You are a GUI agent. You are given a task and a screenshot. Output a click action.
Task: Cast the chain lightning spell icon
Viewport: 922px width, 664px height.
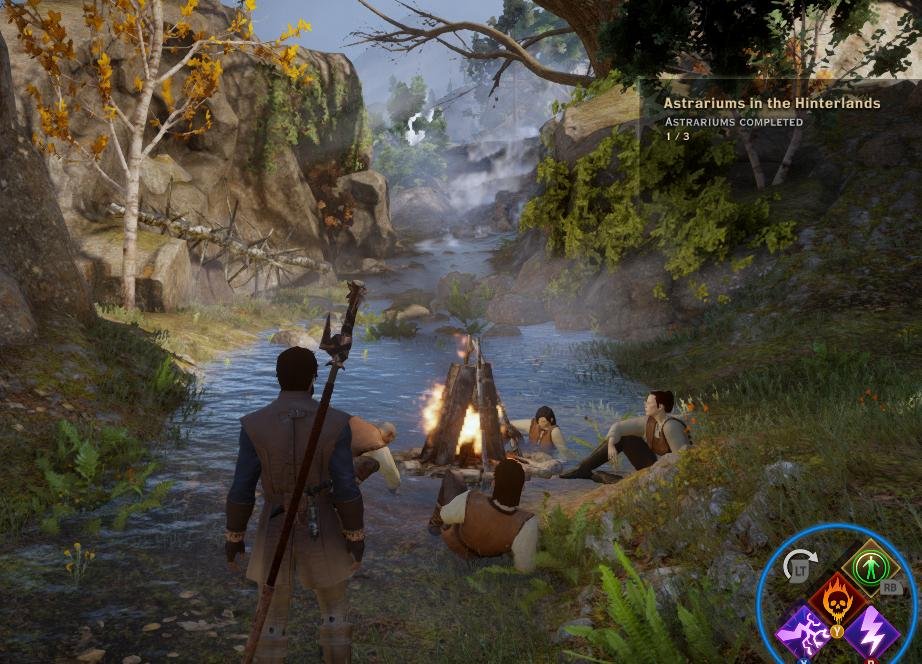[805, 633]
